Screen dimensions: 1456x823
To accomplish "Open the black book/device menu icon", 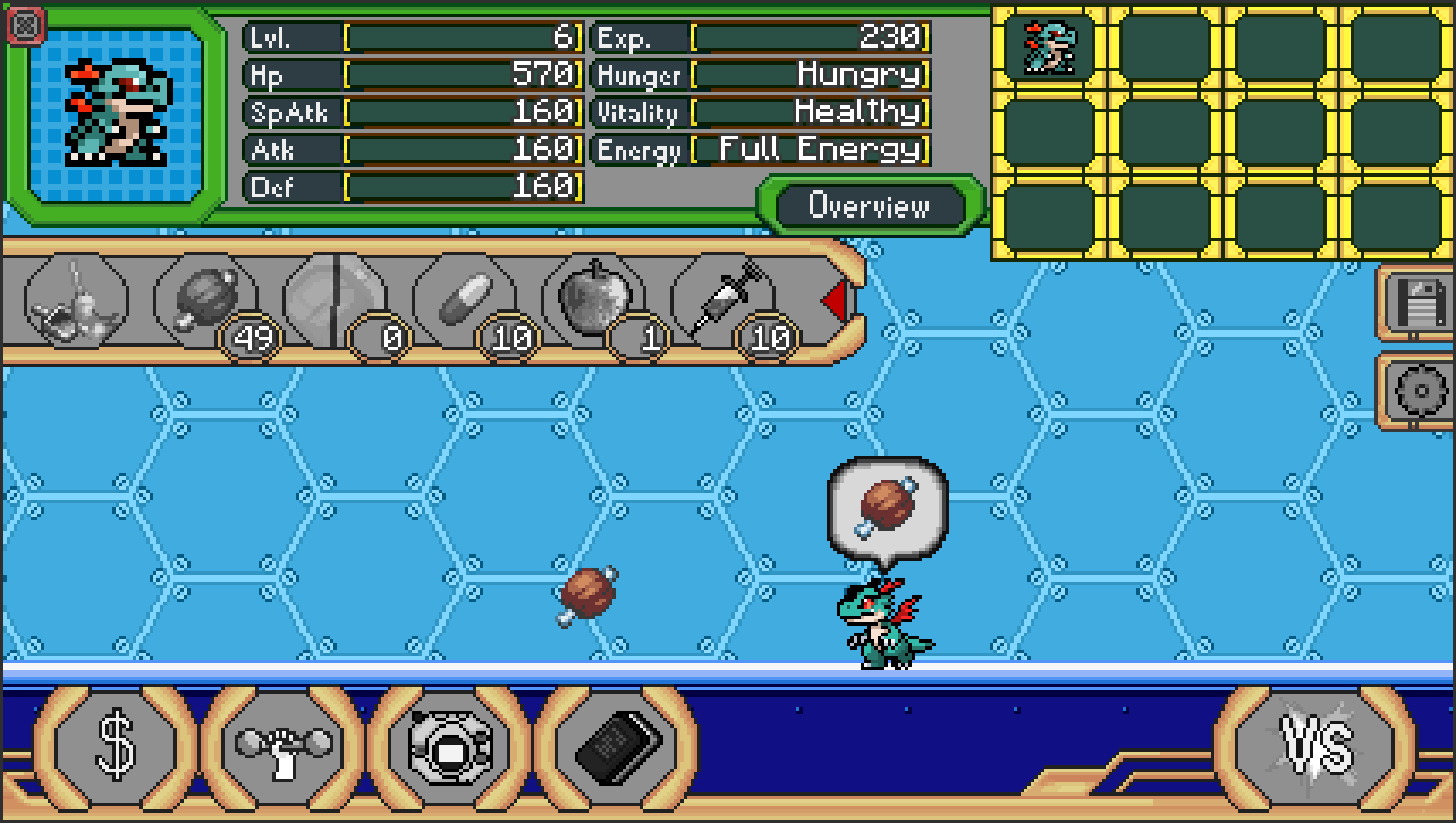I will (x=615, y=748).
